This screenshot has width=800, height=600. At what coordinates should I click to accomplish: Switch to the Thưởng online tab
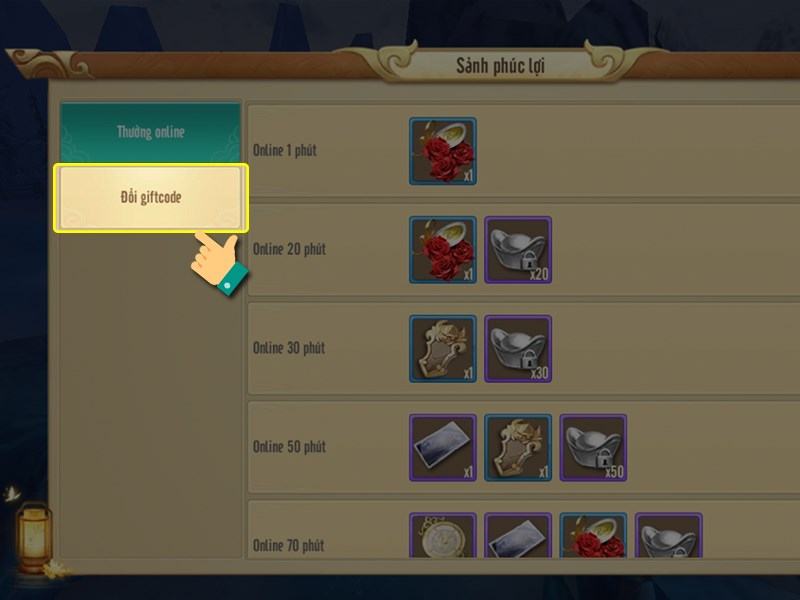150,132
